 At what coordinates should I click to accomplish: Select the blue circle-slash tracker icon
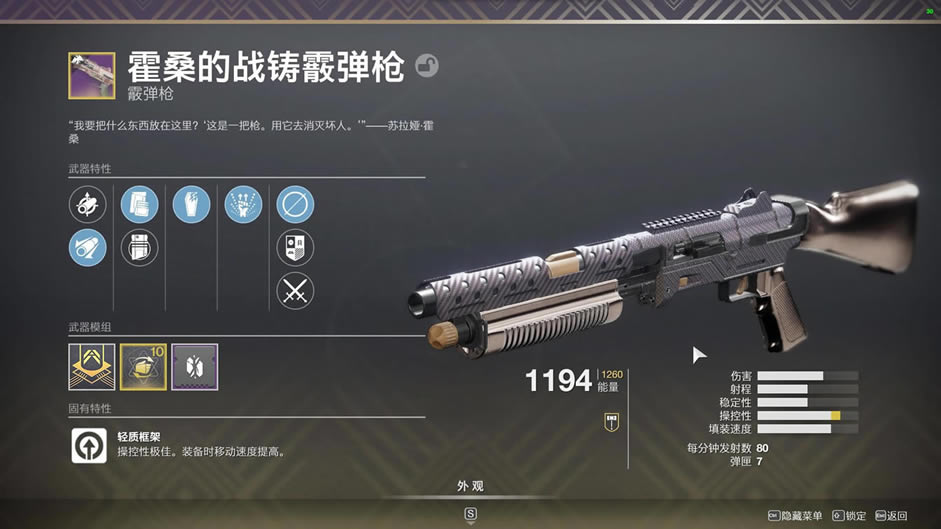coord(295,205)
